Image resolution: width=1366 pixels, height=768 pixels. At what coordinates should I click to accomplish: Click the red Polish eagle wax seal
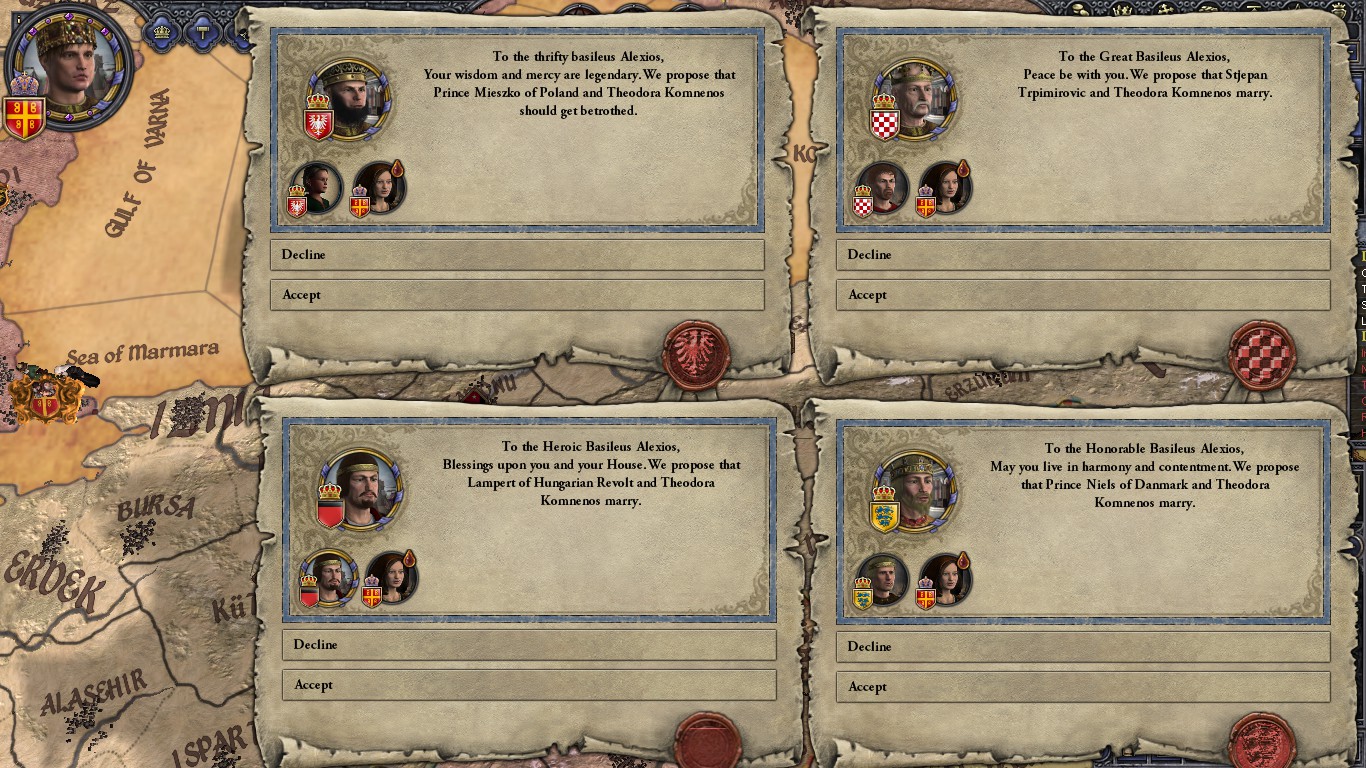click(x=696, y=356)
